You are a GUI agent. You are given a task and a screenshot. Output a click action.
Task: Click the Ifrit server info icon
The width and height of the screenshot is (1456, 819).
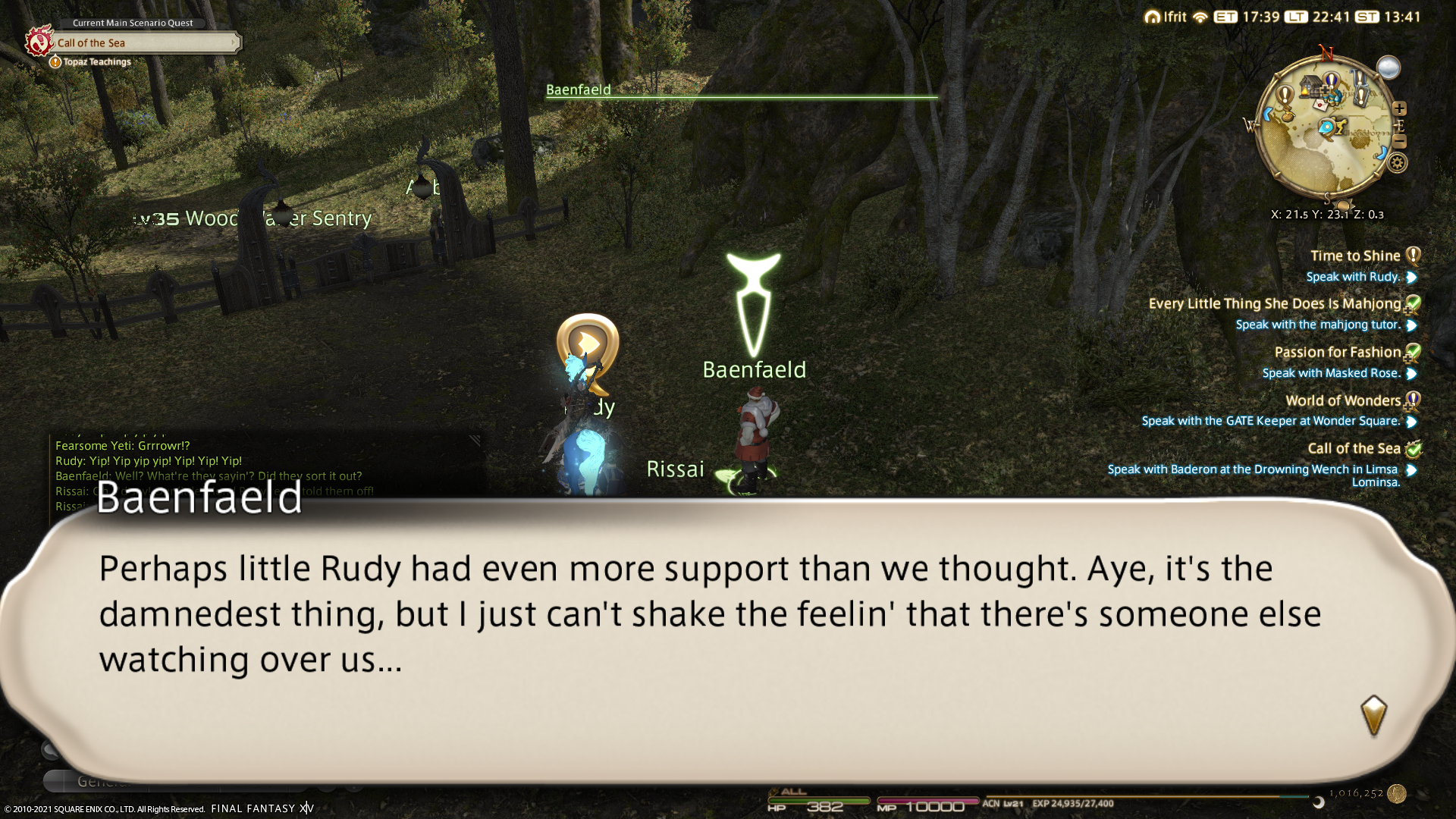(x=1153, y=17)
